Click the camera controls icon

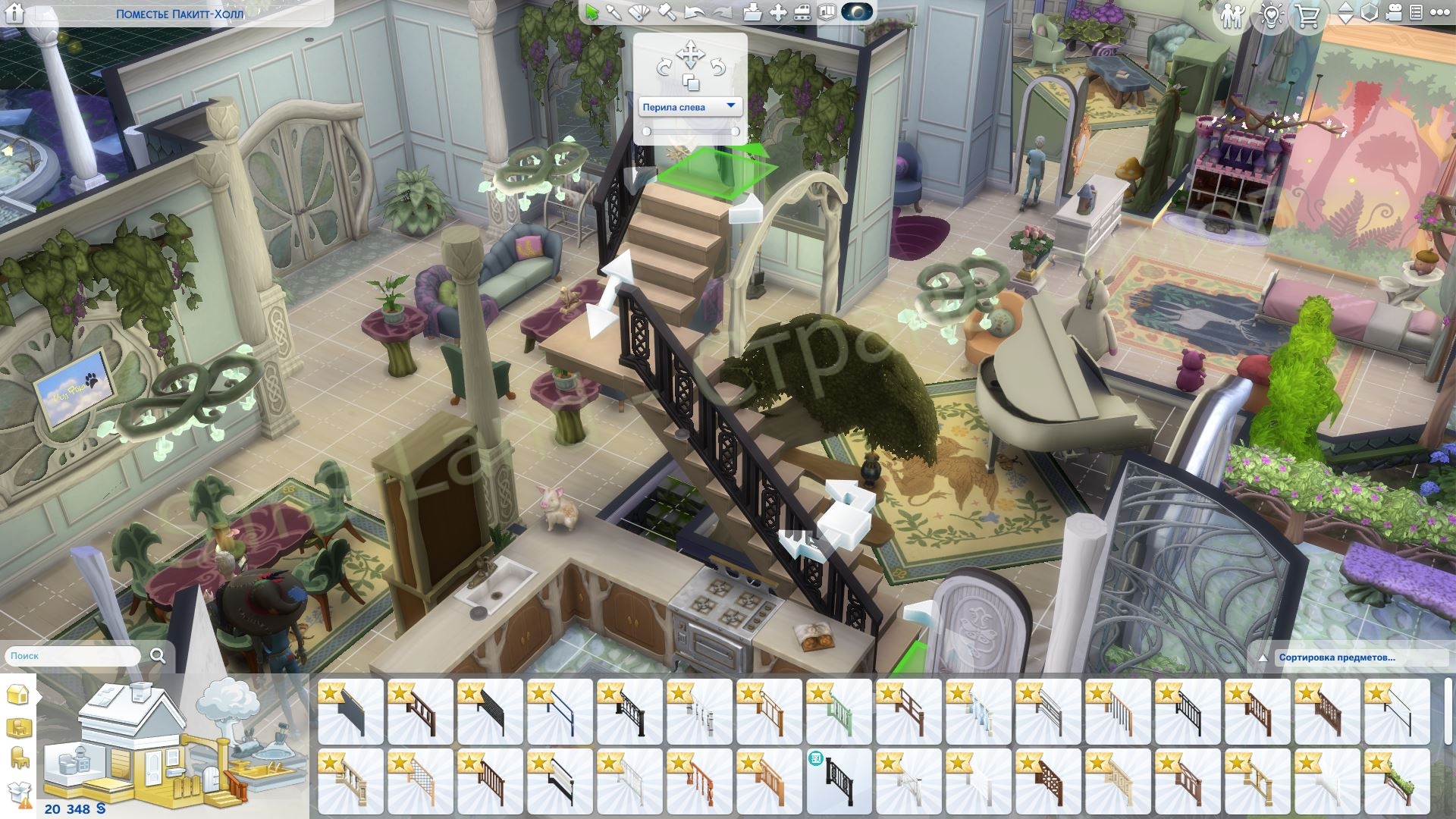click(x=1392, y=14)
